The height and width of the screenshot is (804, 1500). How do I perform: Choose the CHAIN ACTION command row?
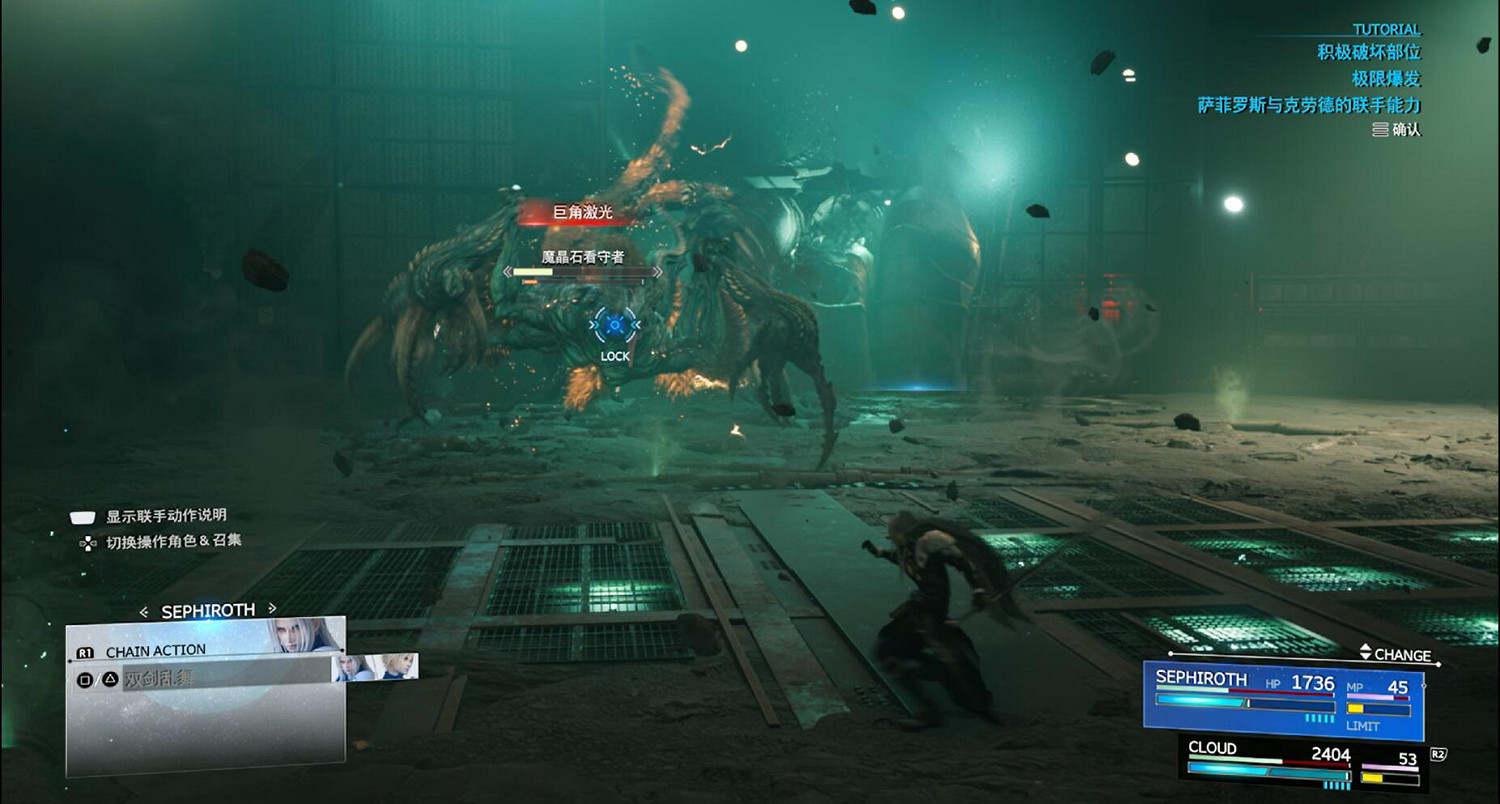click(x=156, y=651)
